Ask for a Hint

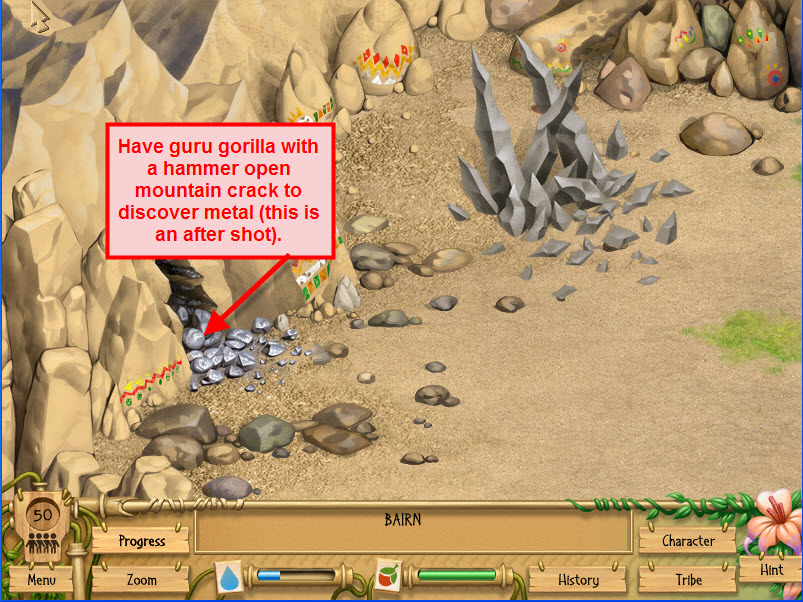click(x=771, y=570)
